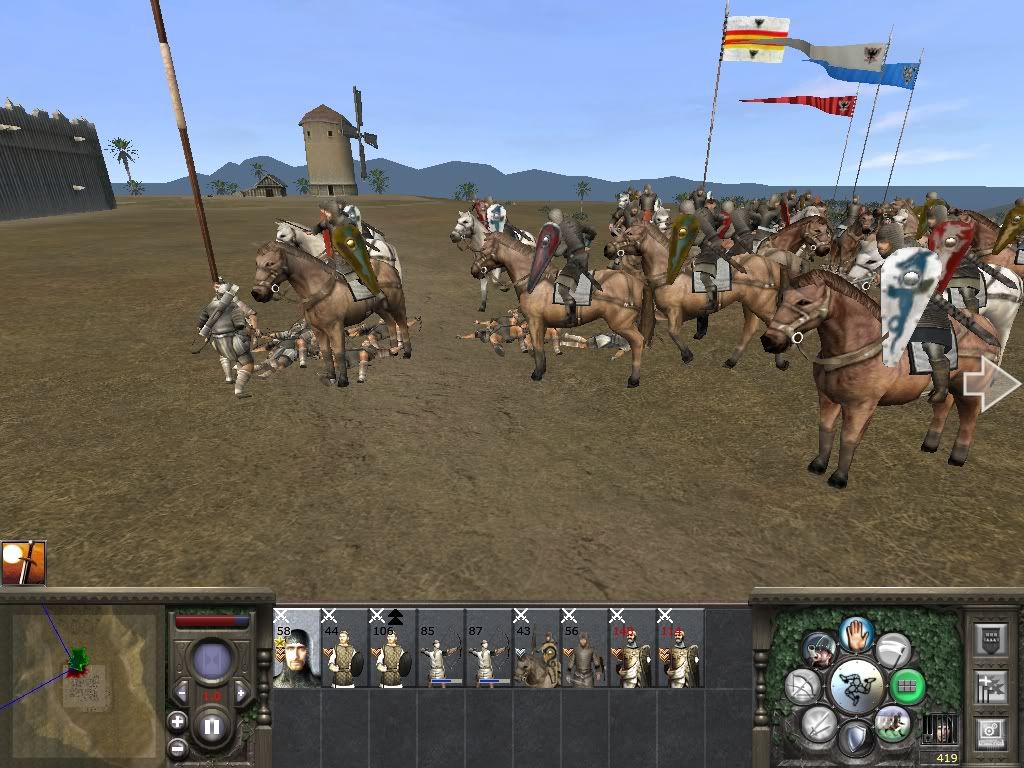Select the archer unit card showing 85
The height and width of the screenshot is (768, 1024).
(441, 648)
